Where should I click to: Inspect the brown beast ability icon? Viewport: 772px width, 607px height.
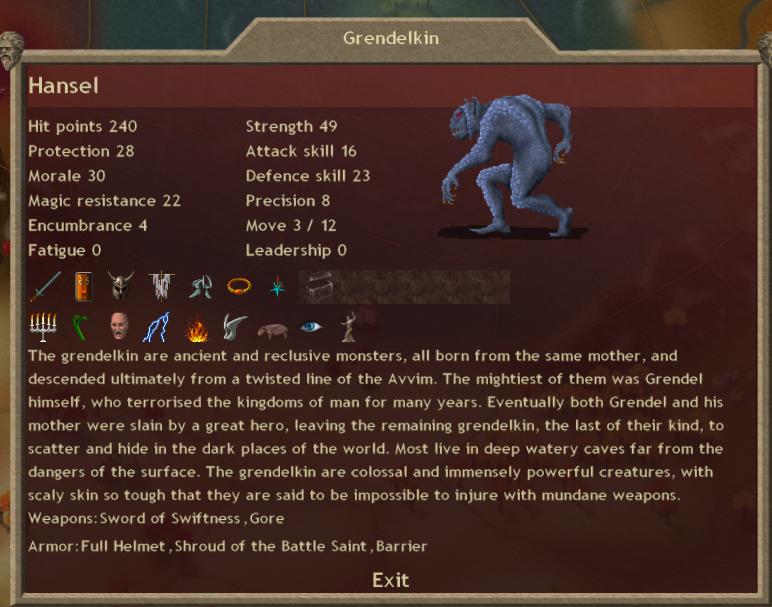pos(272,327)
